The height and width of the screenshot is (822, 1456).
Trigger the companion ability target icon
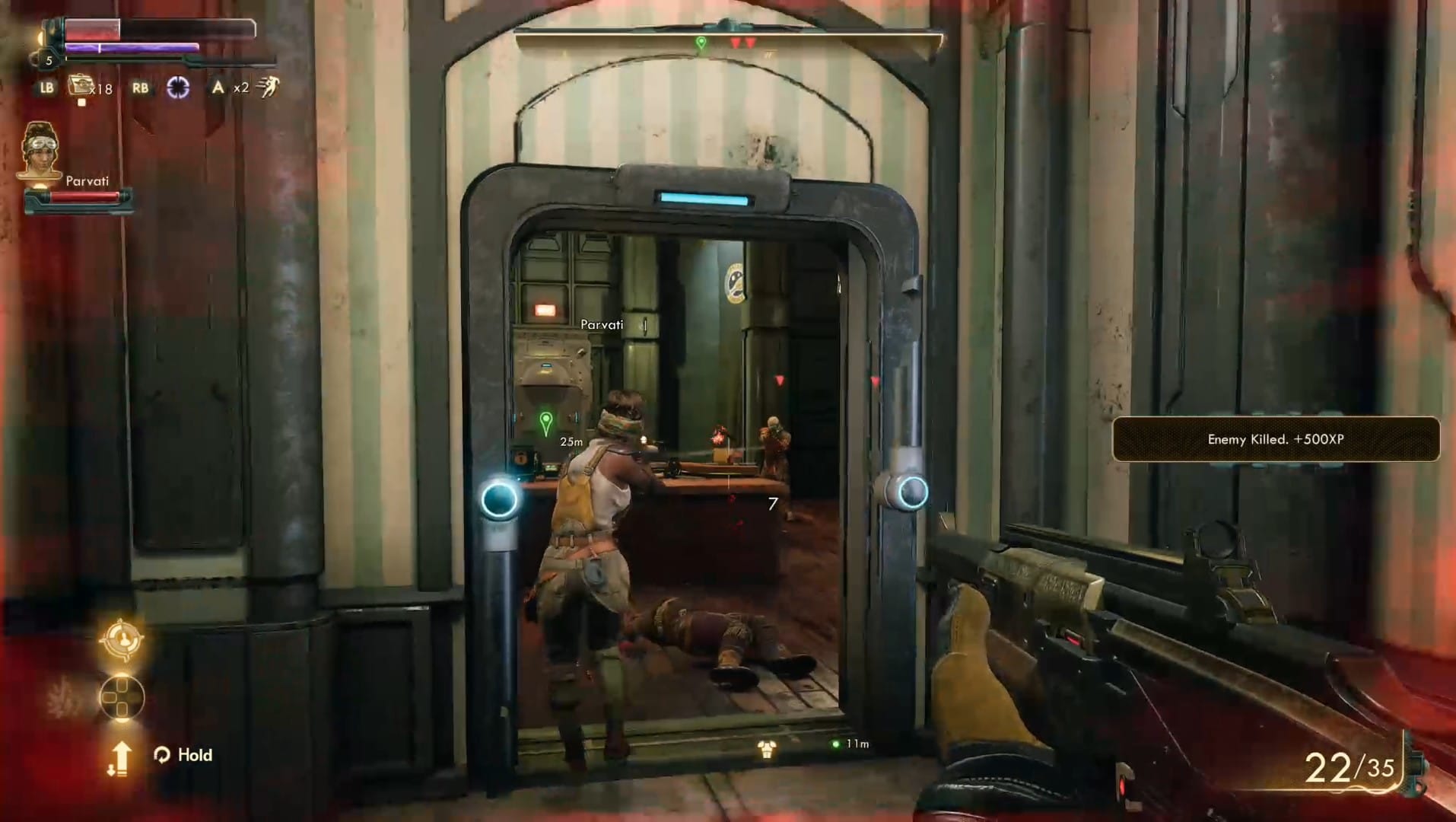click(121, 639)
